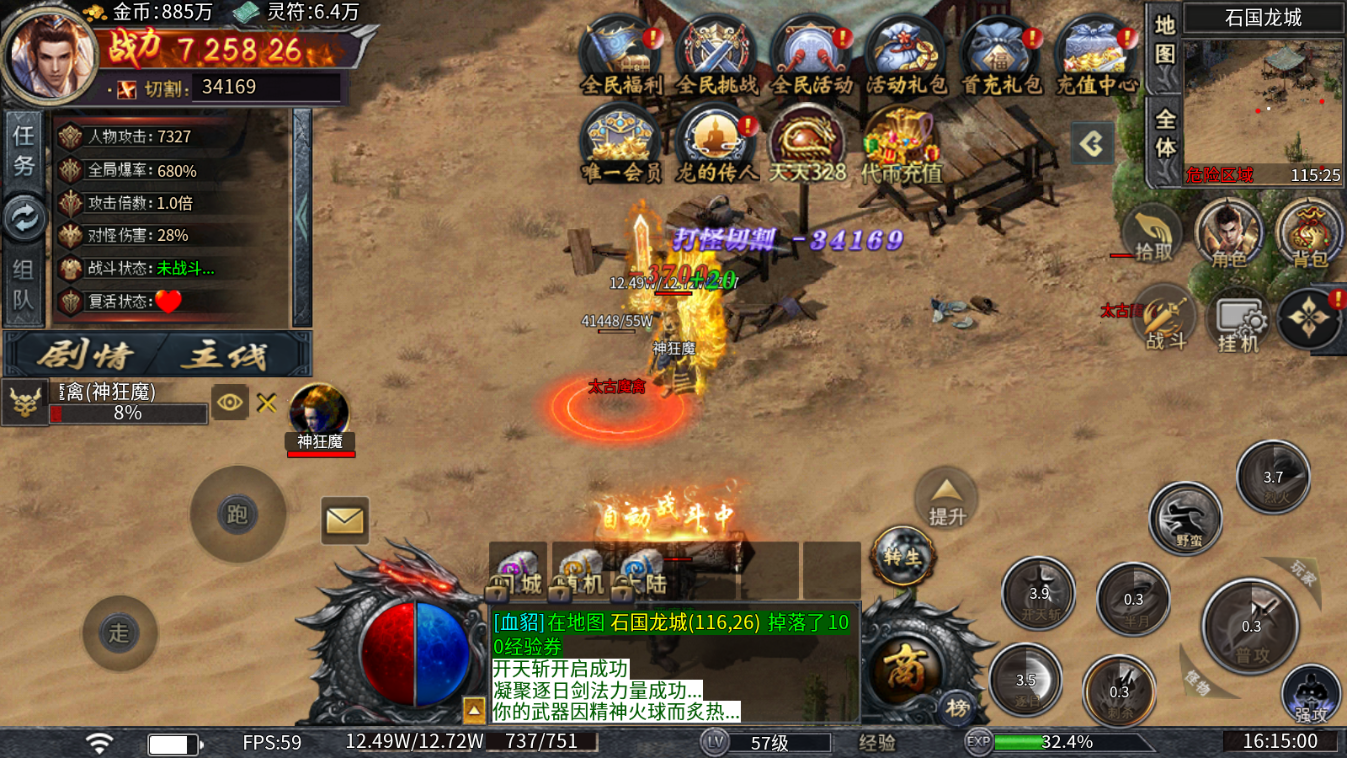
Task: Open the 转生 rebirth orb button
Action: [x=903, y=556]
